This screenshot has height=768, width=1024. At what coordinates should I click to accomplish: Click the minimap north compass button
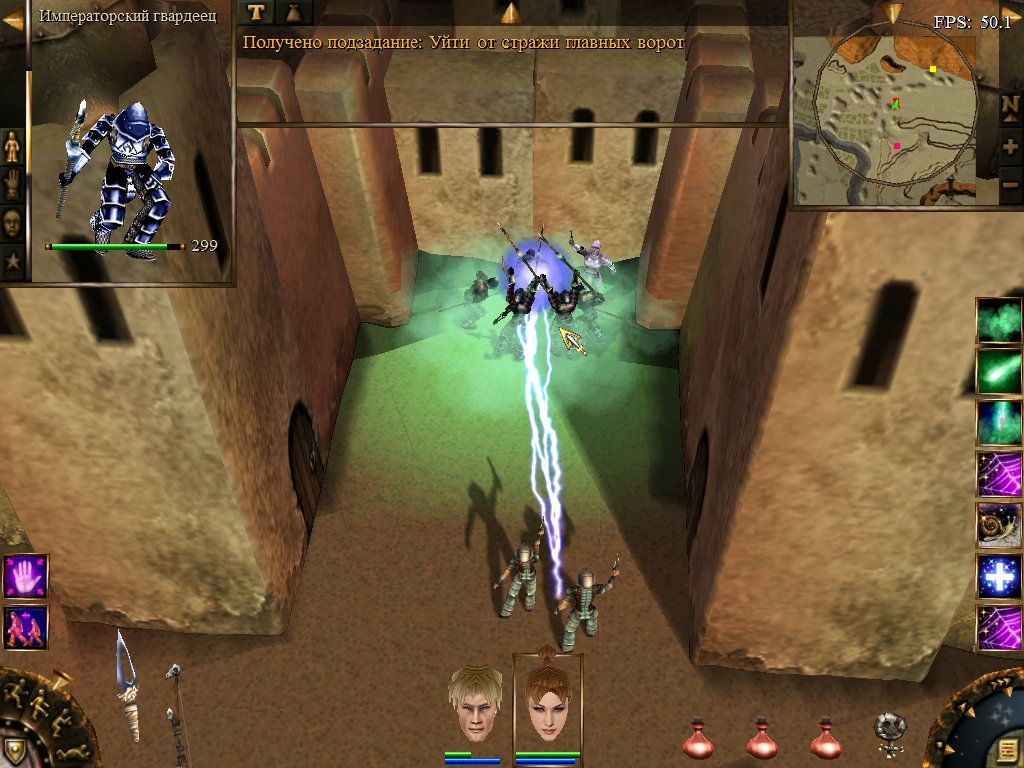(x=1010, y=104)
